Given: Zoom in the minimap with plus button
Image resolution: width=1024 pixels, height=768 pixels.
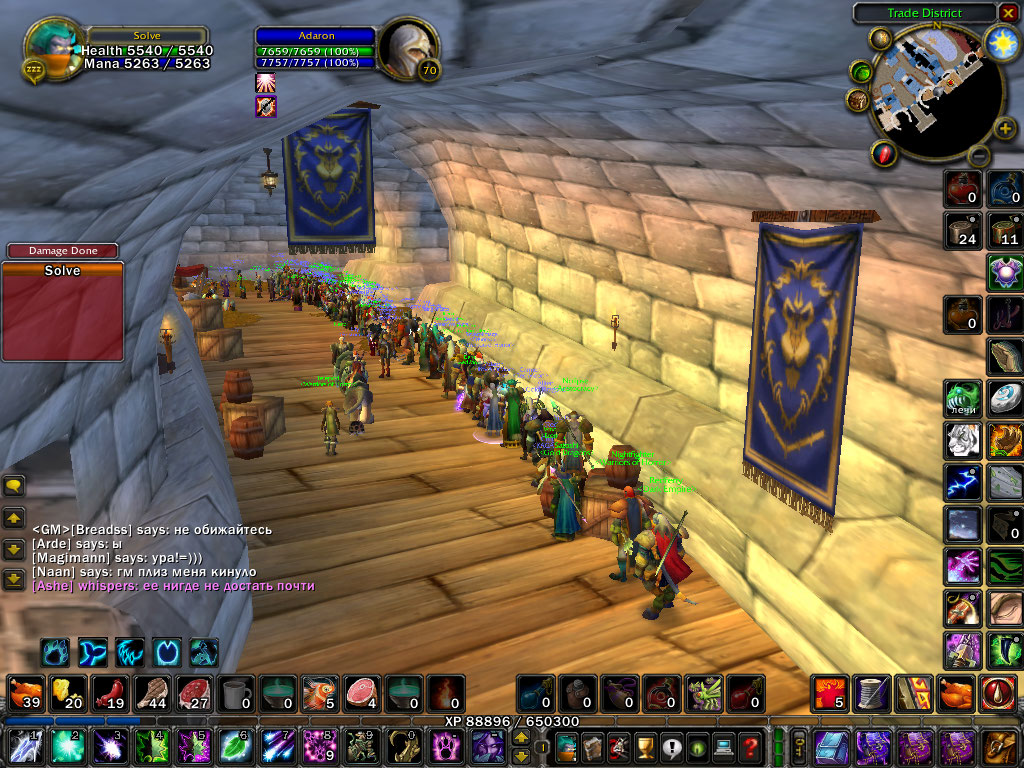Looking at the screenshot, I should [1004, 128].
